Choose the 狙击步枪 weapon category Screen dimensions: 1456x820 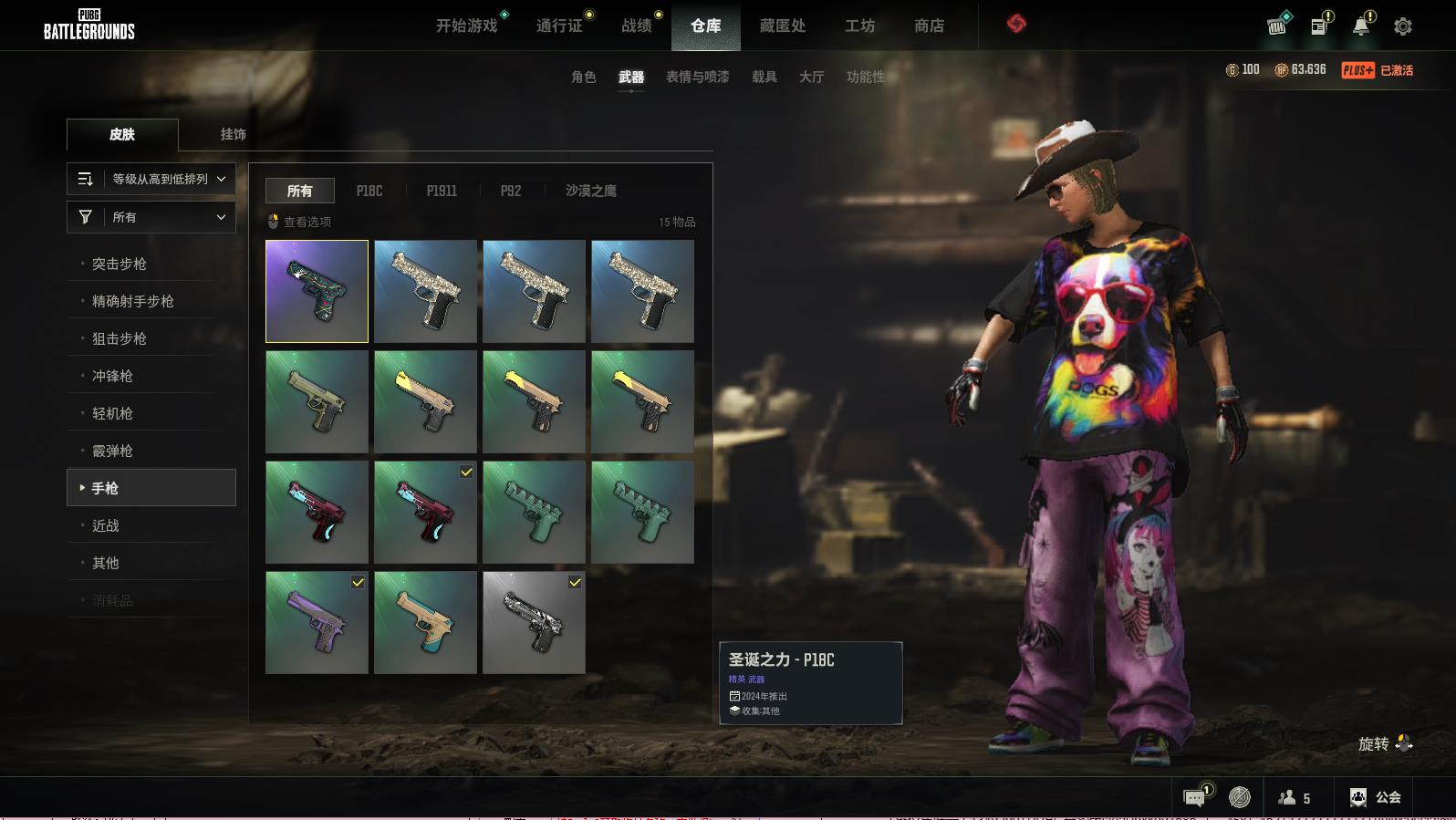[120, 338]
